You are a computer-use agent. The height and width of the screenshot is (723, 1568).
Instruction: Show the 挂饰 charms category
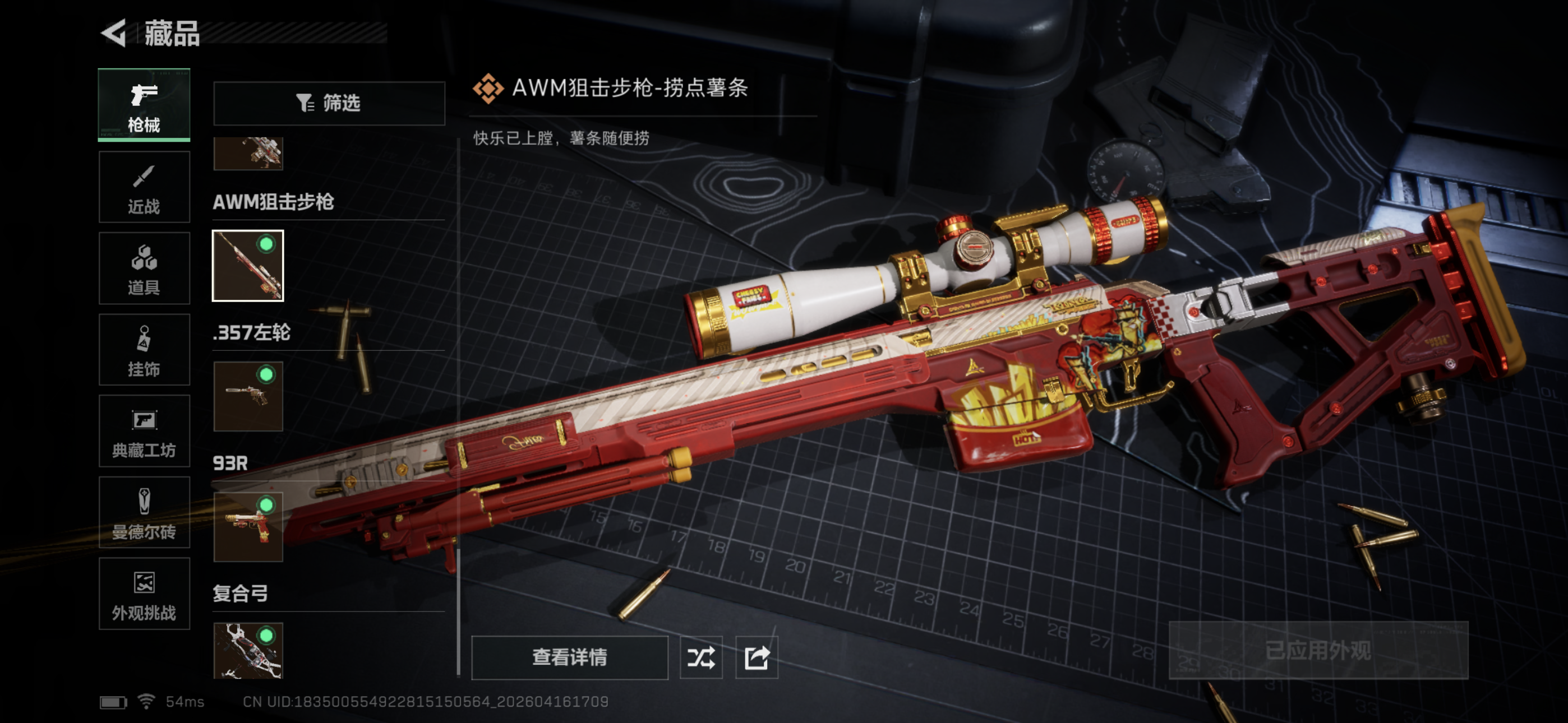[144, 350]
